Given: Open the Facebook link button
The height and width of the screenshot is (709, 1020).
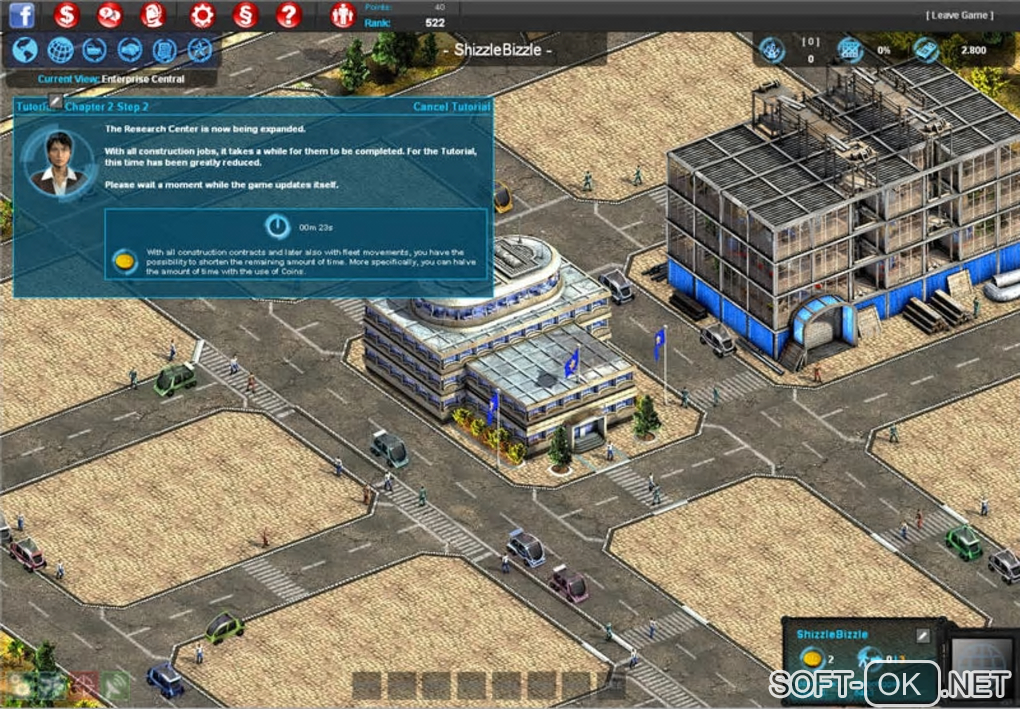Looking at the screenshot, I should pyautogui.click(x=22, y=14).
